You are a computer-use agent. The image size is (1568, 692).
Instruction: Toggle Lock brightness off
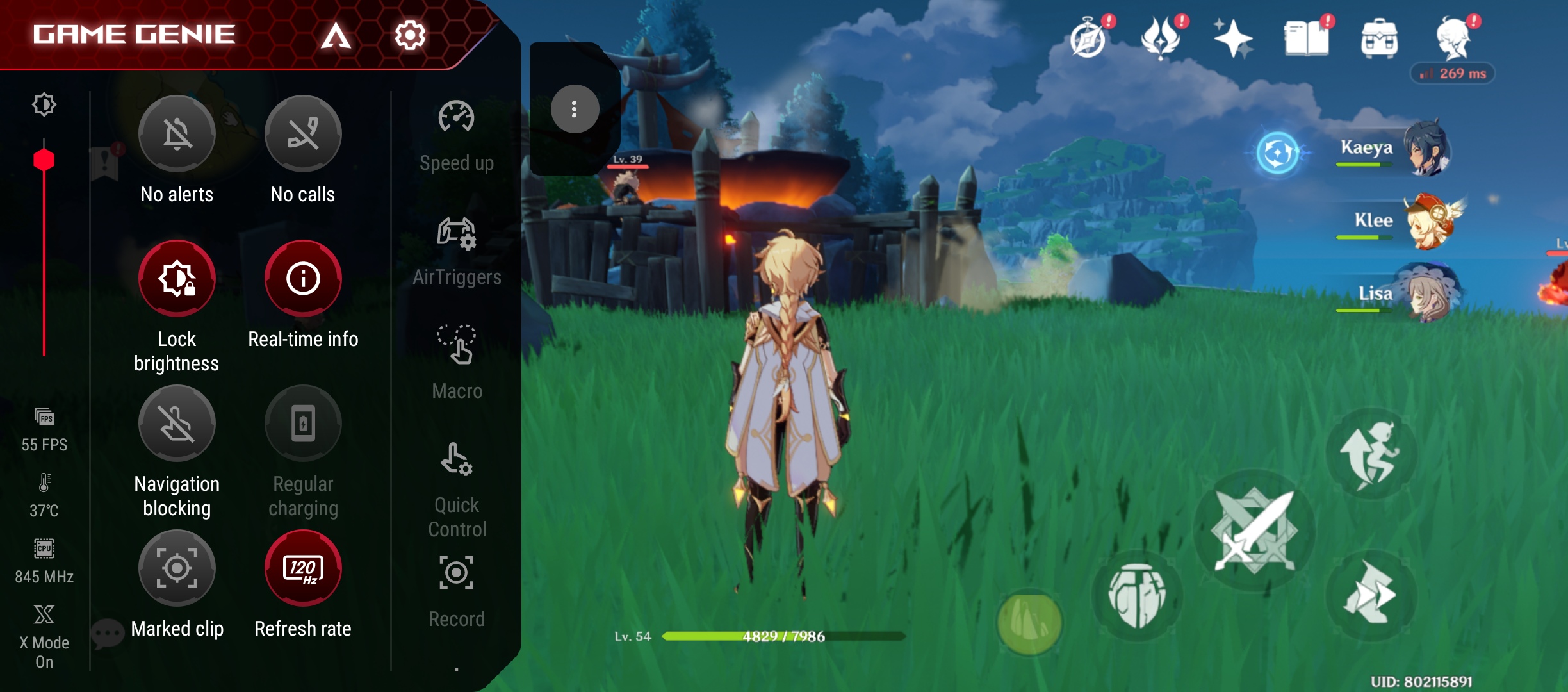point(177,279)
